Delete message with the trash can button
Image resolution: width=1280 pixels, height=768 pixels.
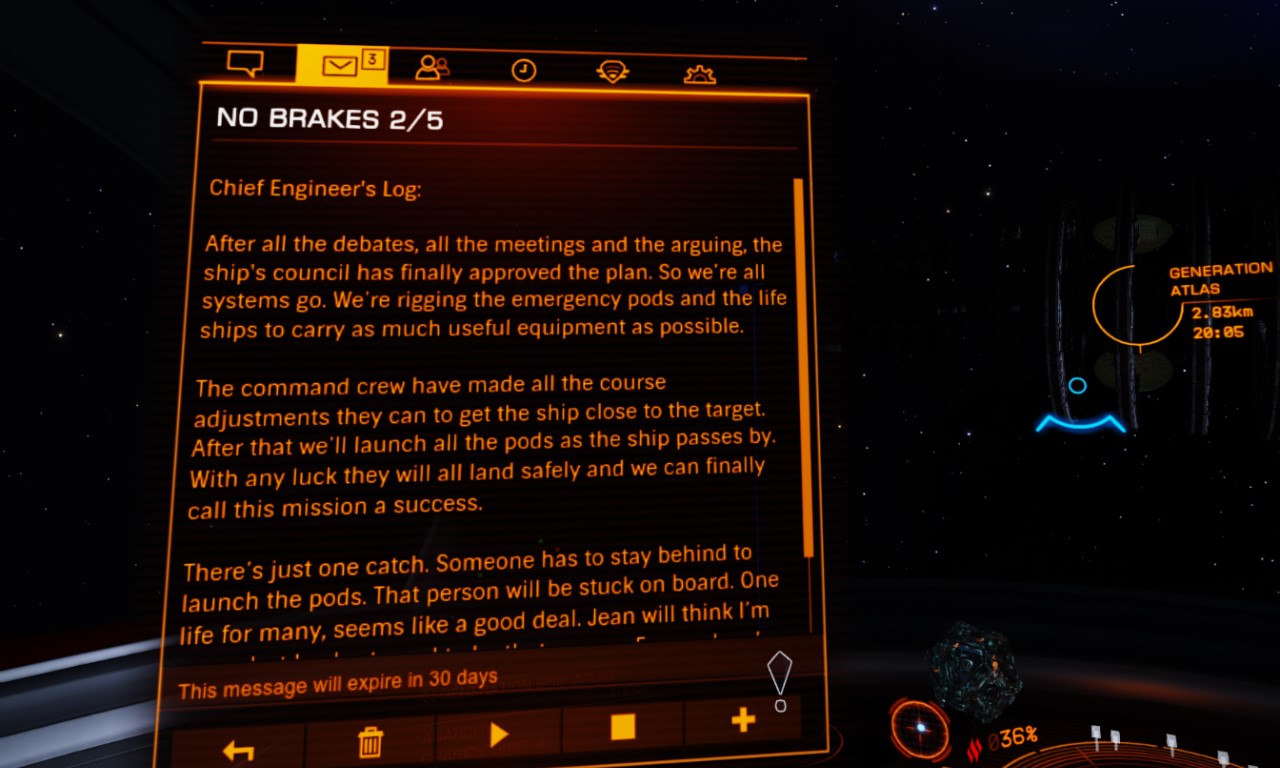370,742
